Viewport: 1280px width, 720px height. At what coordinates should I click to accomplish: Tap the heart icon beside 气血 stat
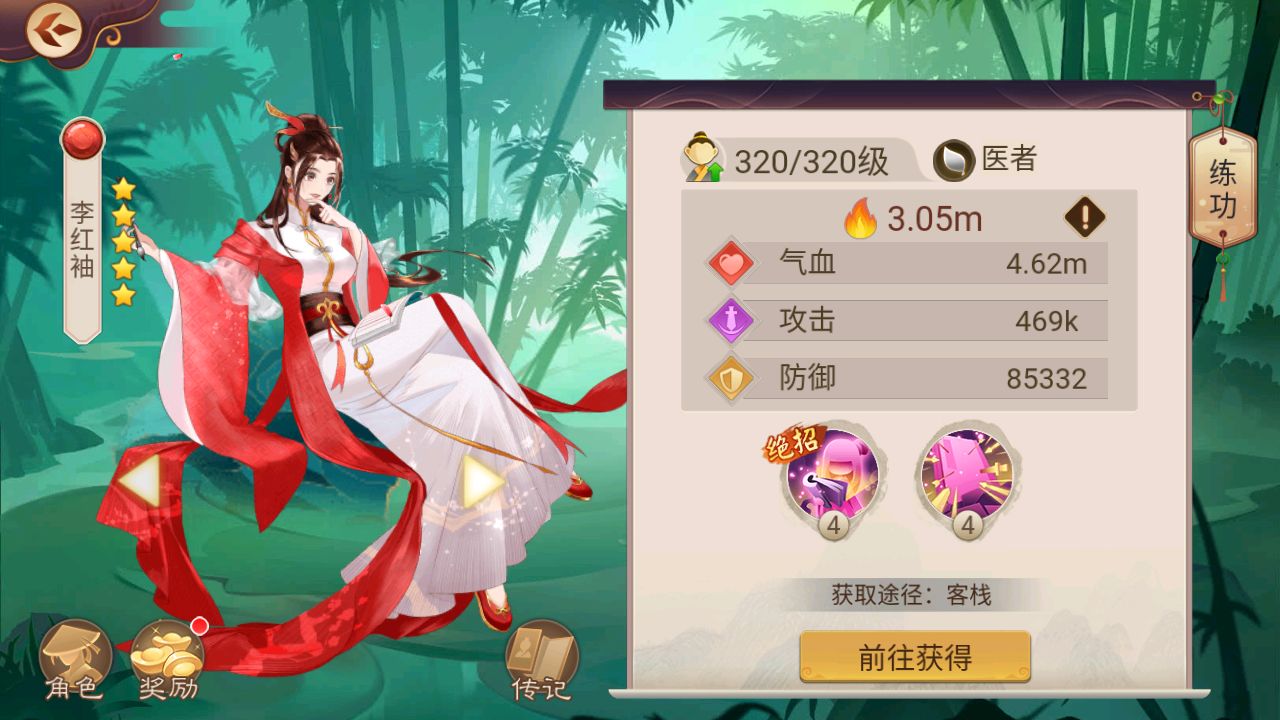(x=729, y=262)
